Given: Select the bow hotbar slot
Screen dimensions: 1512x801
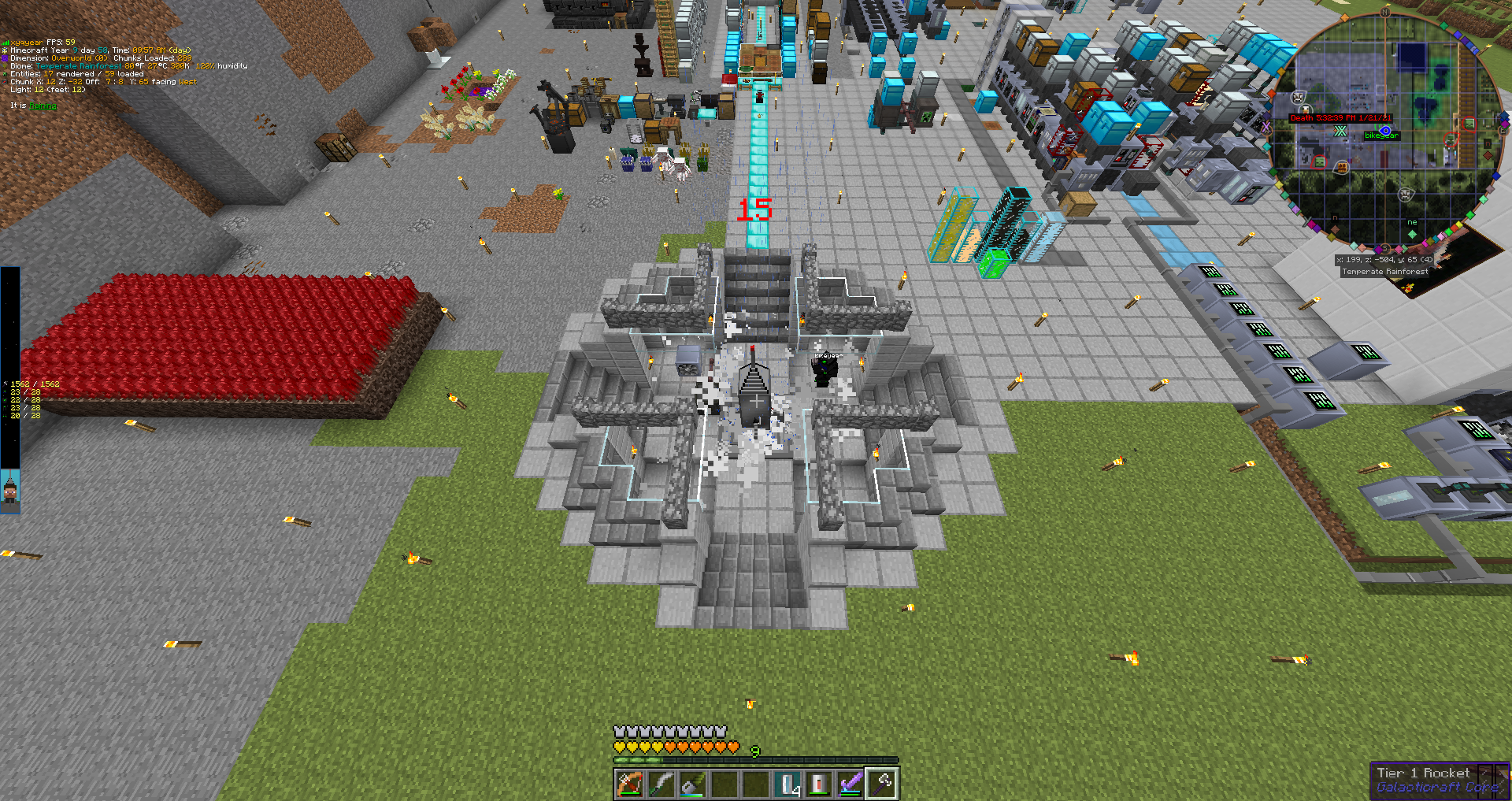Looking at the screenshot, I should click(630, 784).
